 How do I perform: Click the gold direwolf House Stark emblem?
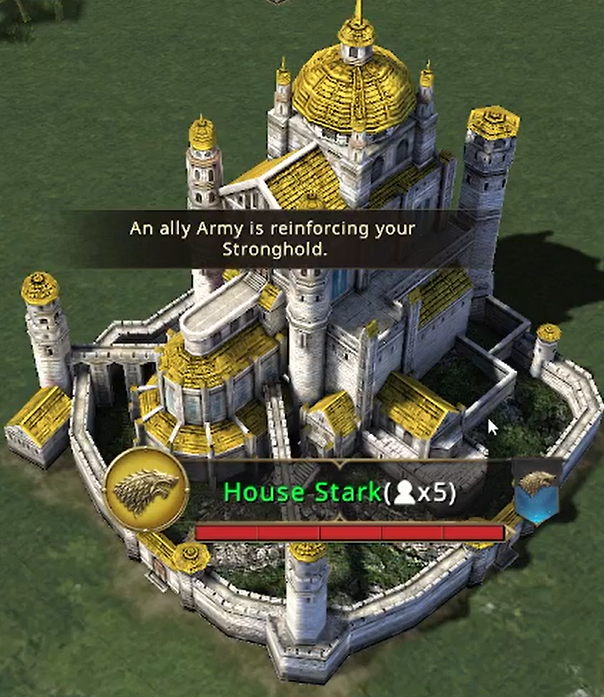pyautogui.click(x=147, y=490)
